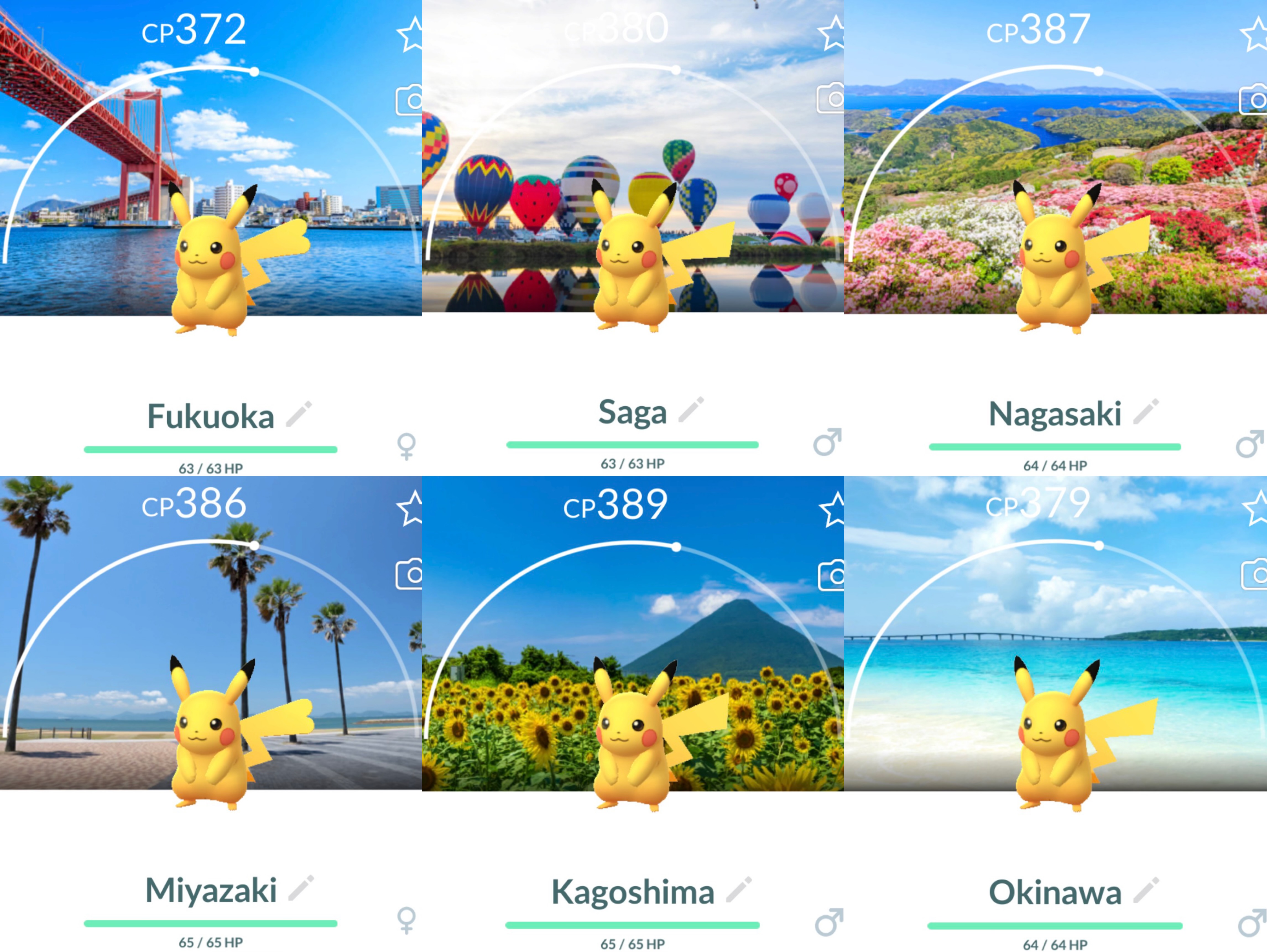Screen dimensions: 1267x952
Task: Toggle the favorite star on CP380 Pikachu
Action: point(832,33)
